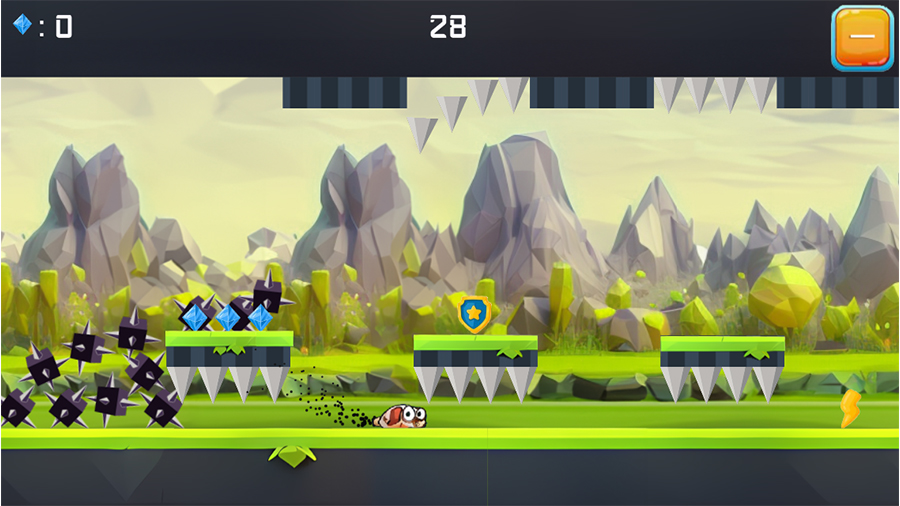Click the orange pause button
900x506 pixels.
861,38
